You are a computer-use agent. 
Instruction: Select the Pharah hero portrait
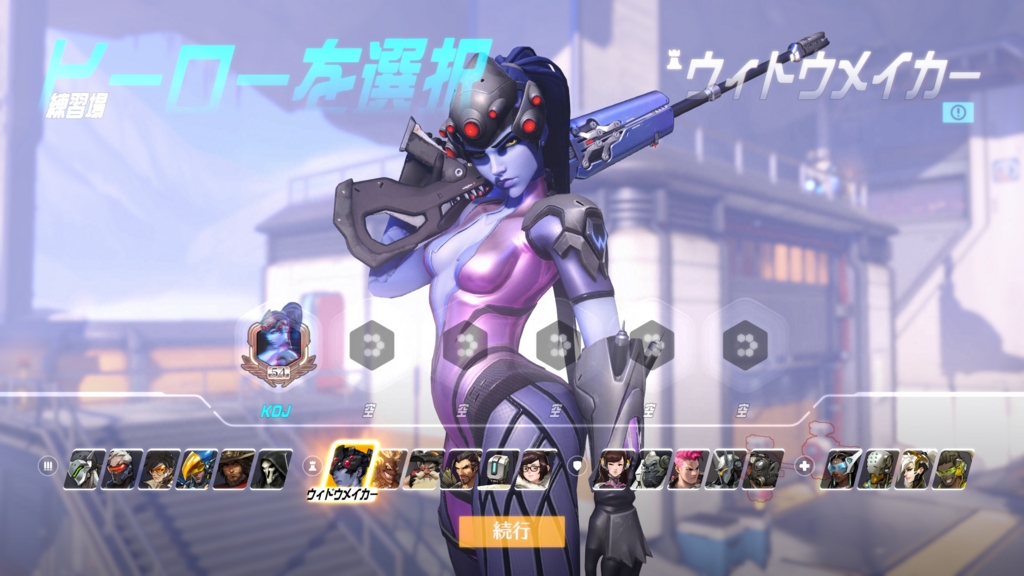196,468
